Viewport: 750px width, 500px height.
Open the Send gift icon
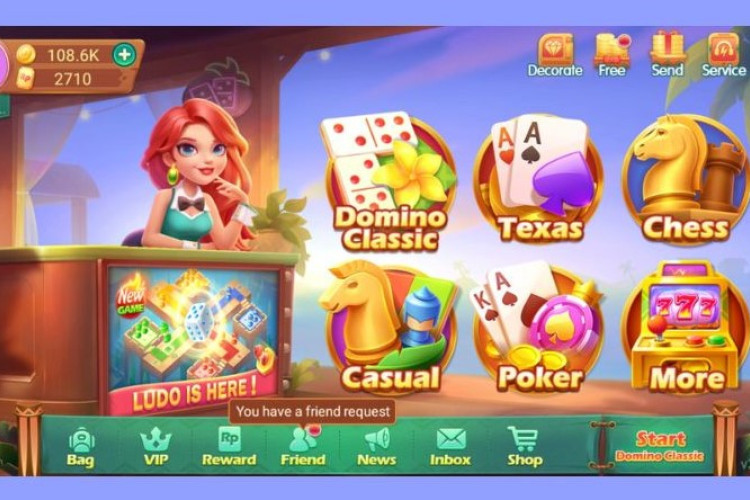click(x=667, y=54)
